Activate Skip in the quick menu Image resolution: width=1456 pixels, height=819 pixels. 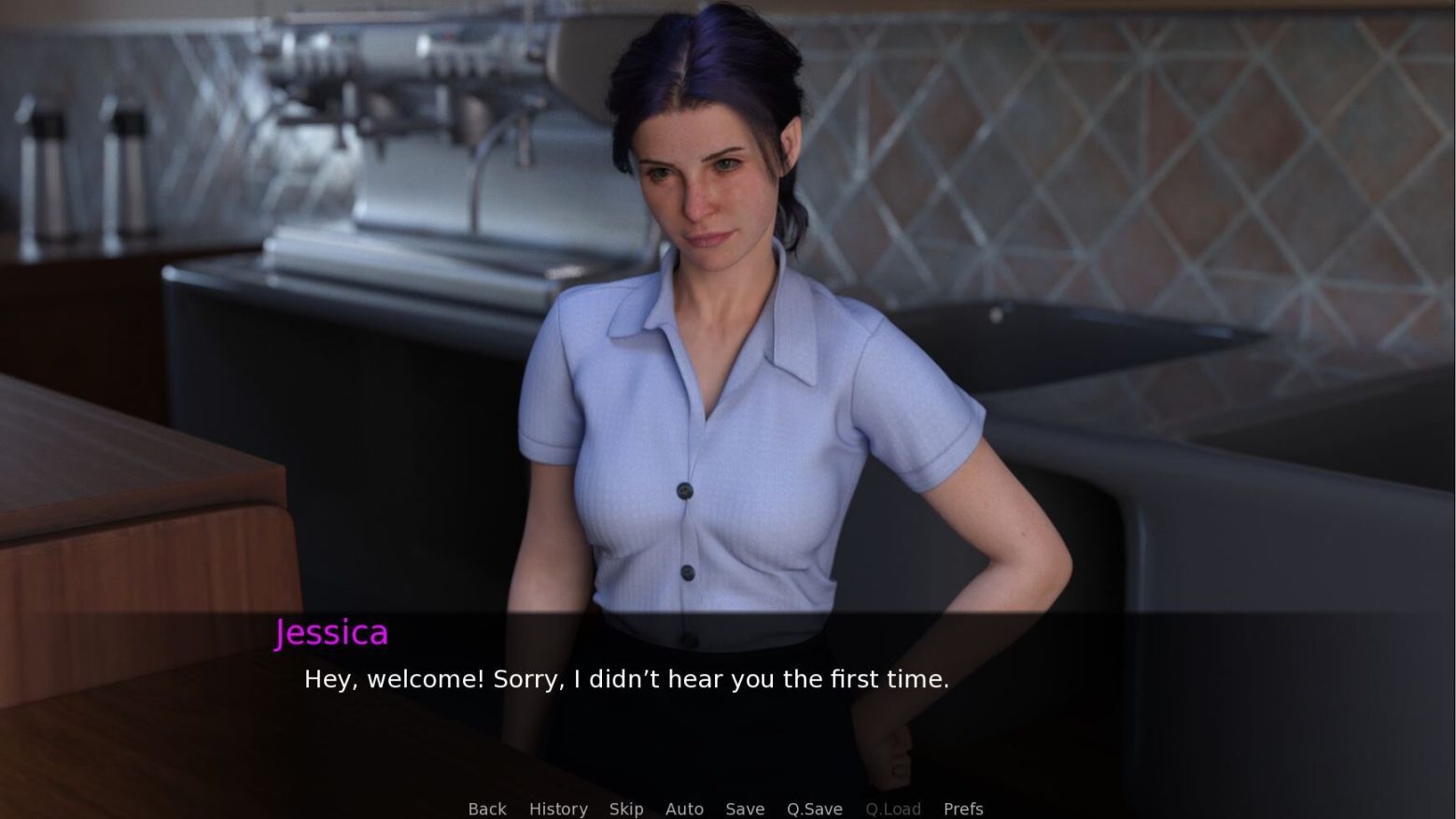pos(626,809)
